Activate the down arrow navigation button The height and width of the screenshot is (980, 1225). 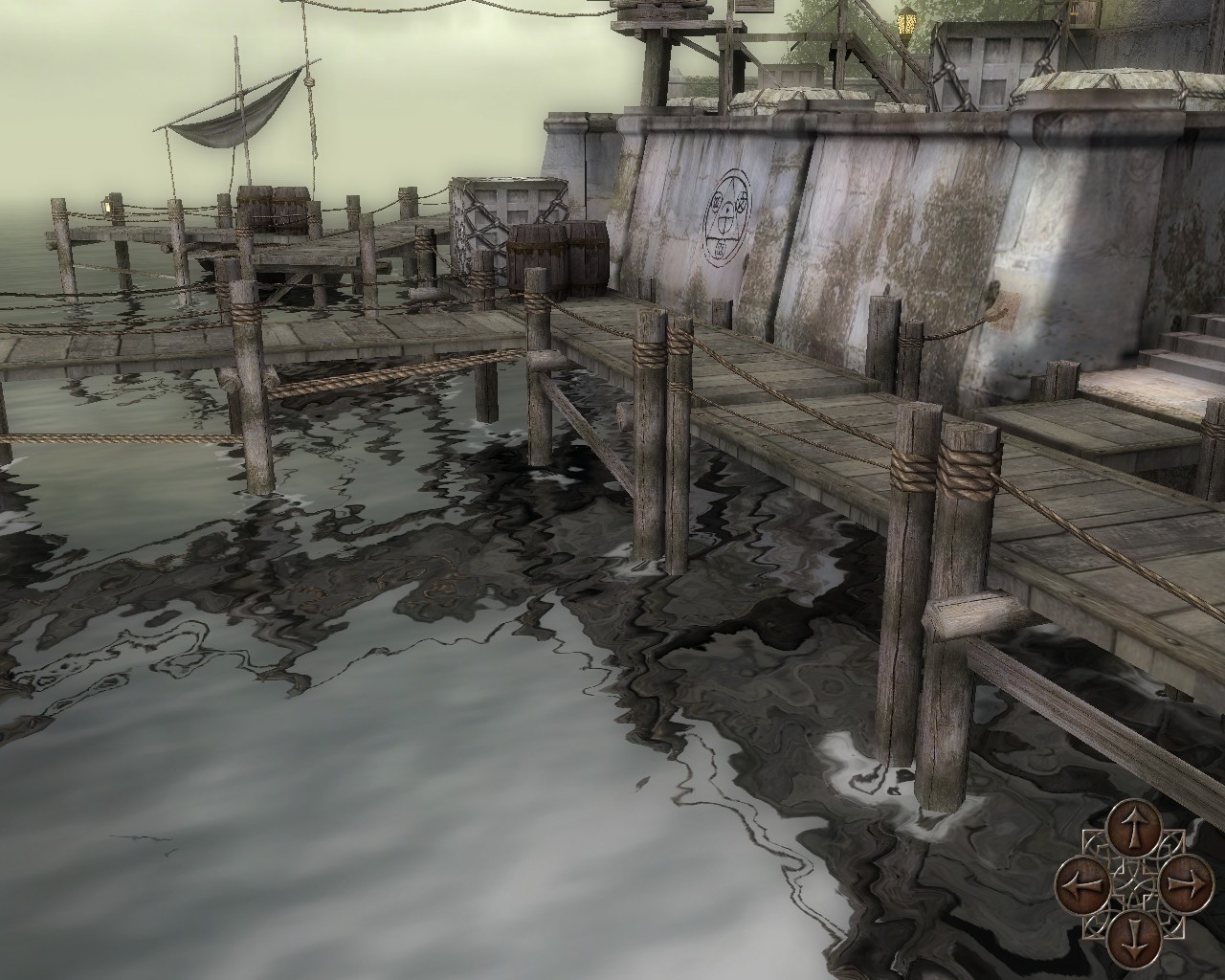(1132, 934)
